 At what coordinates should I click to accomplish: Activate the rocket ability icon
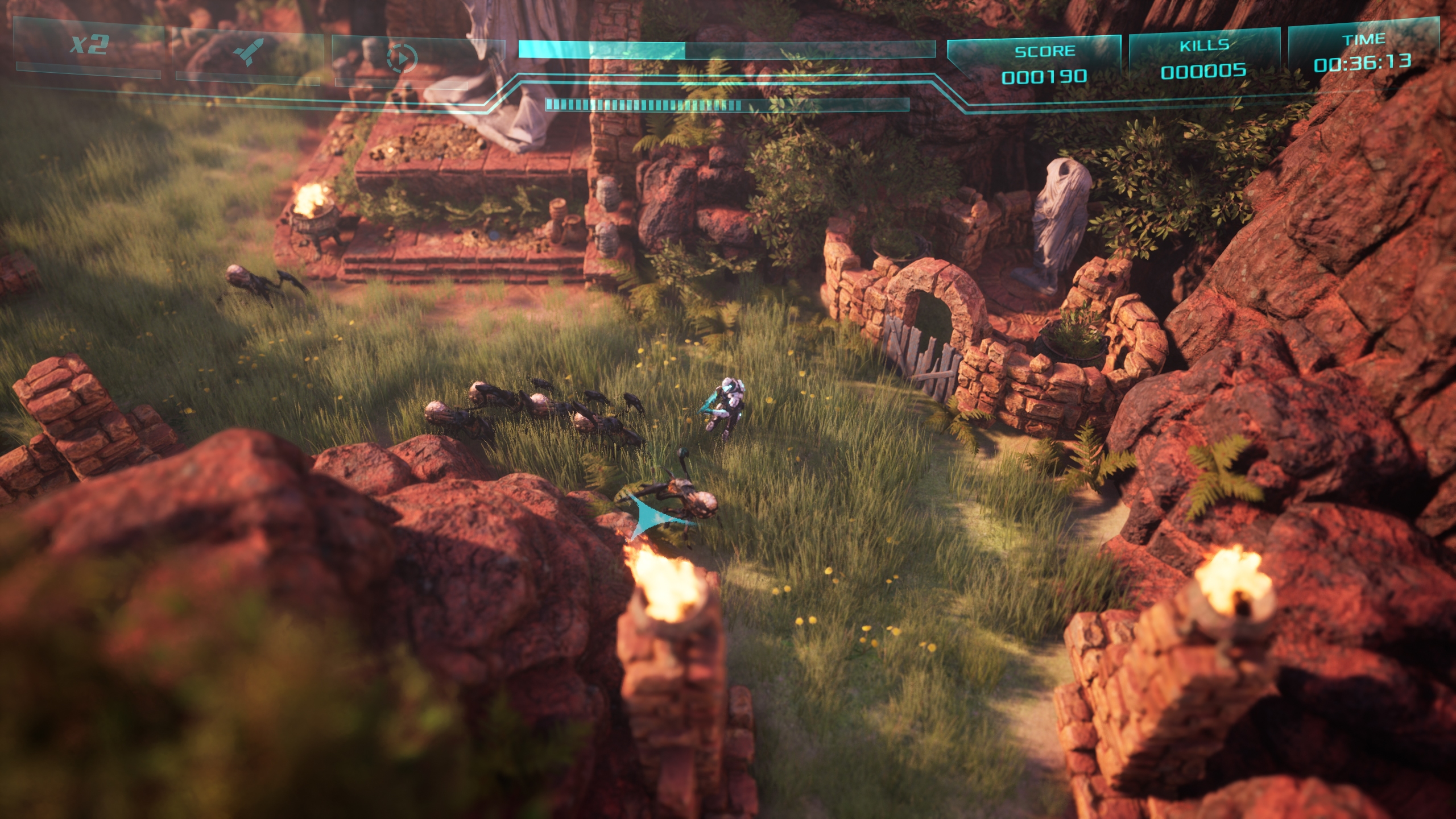click(248, 51)
